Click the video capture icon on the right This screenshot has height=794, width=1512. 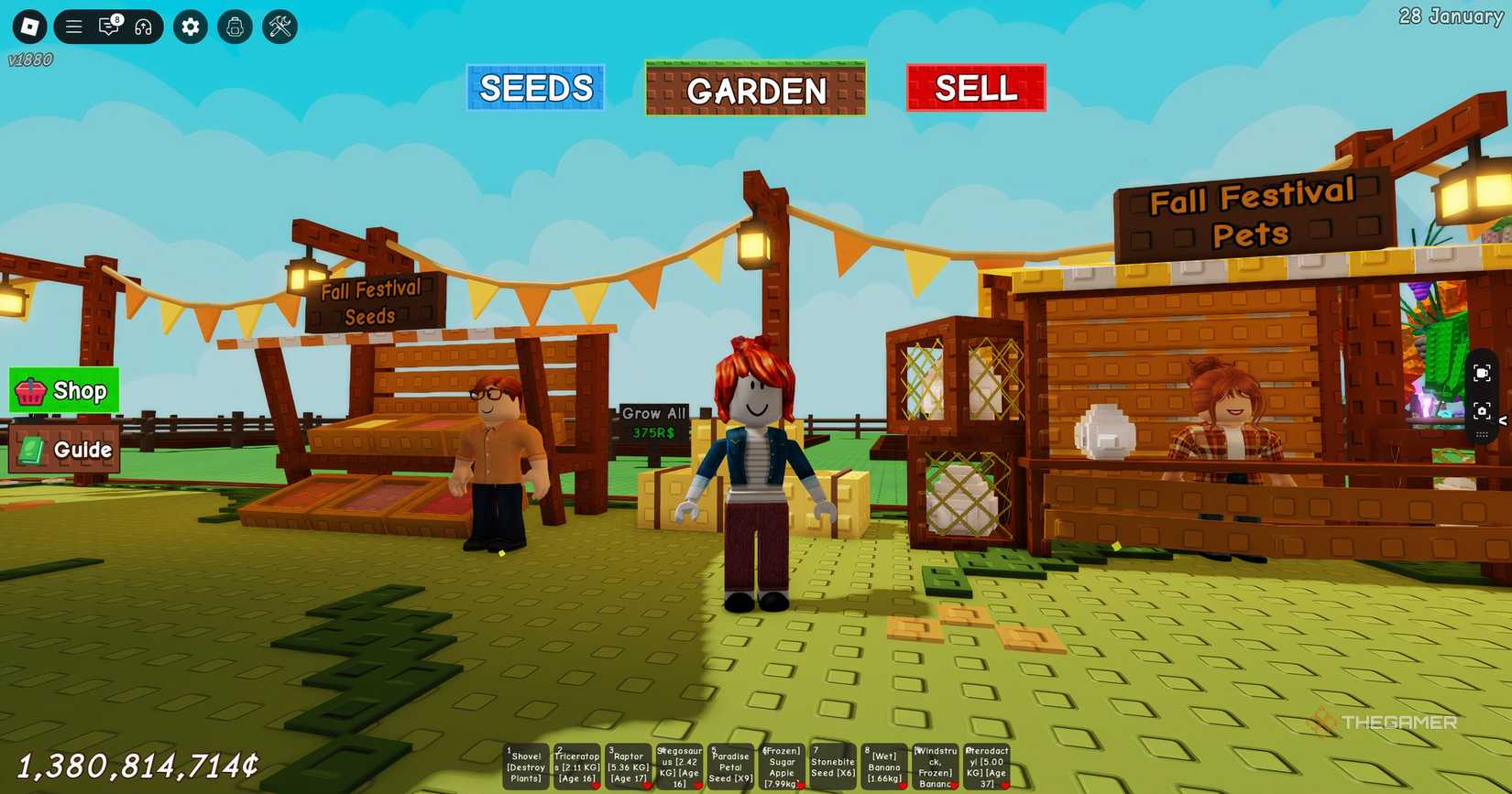click(x=1483, y=373)
